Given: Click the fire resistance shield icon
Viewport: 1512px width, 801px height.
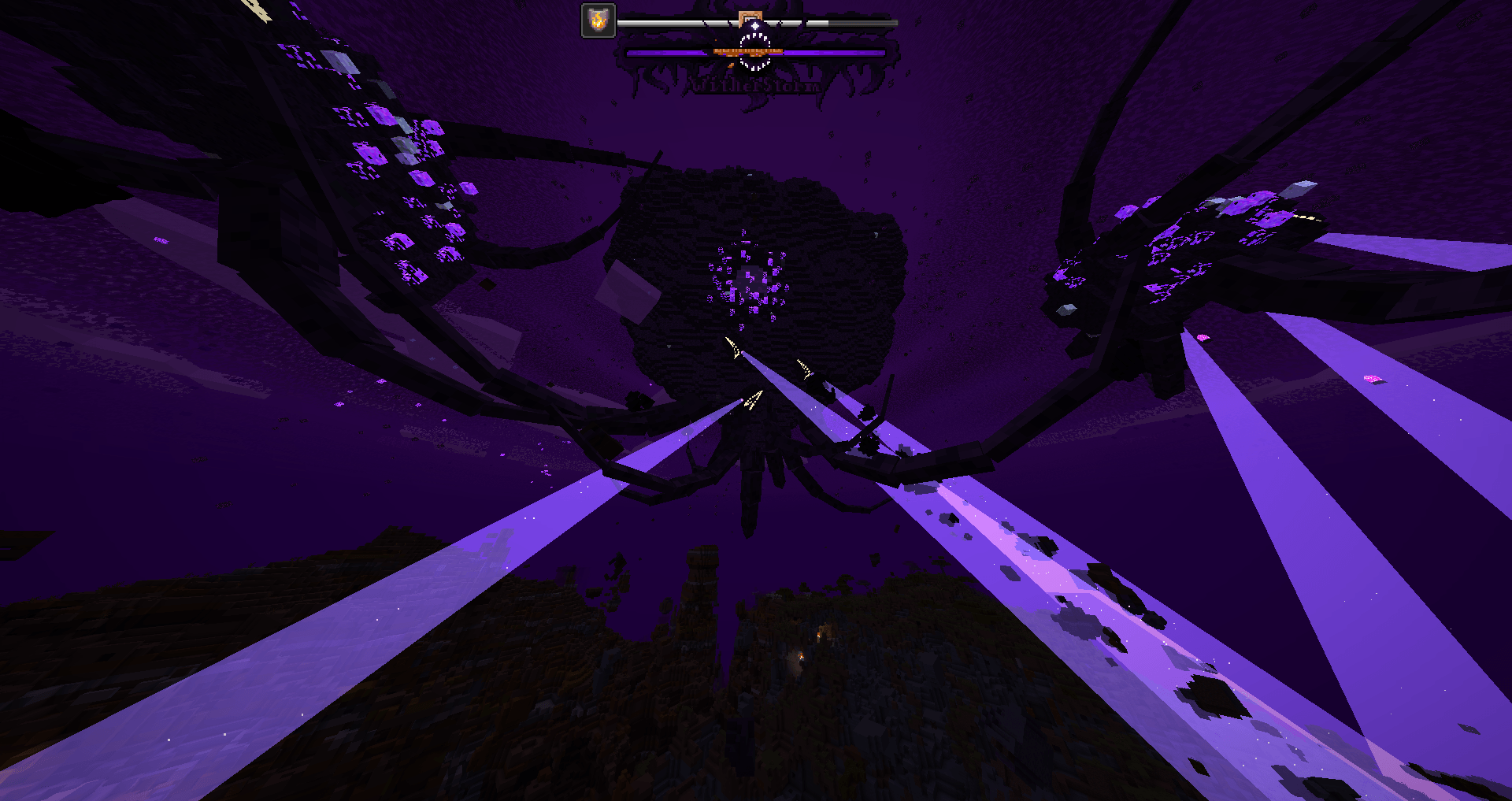Looking at the screenshot, I should coord(598,20).
